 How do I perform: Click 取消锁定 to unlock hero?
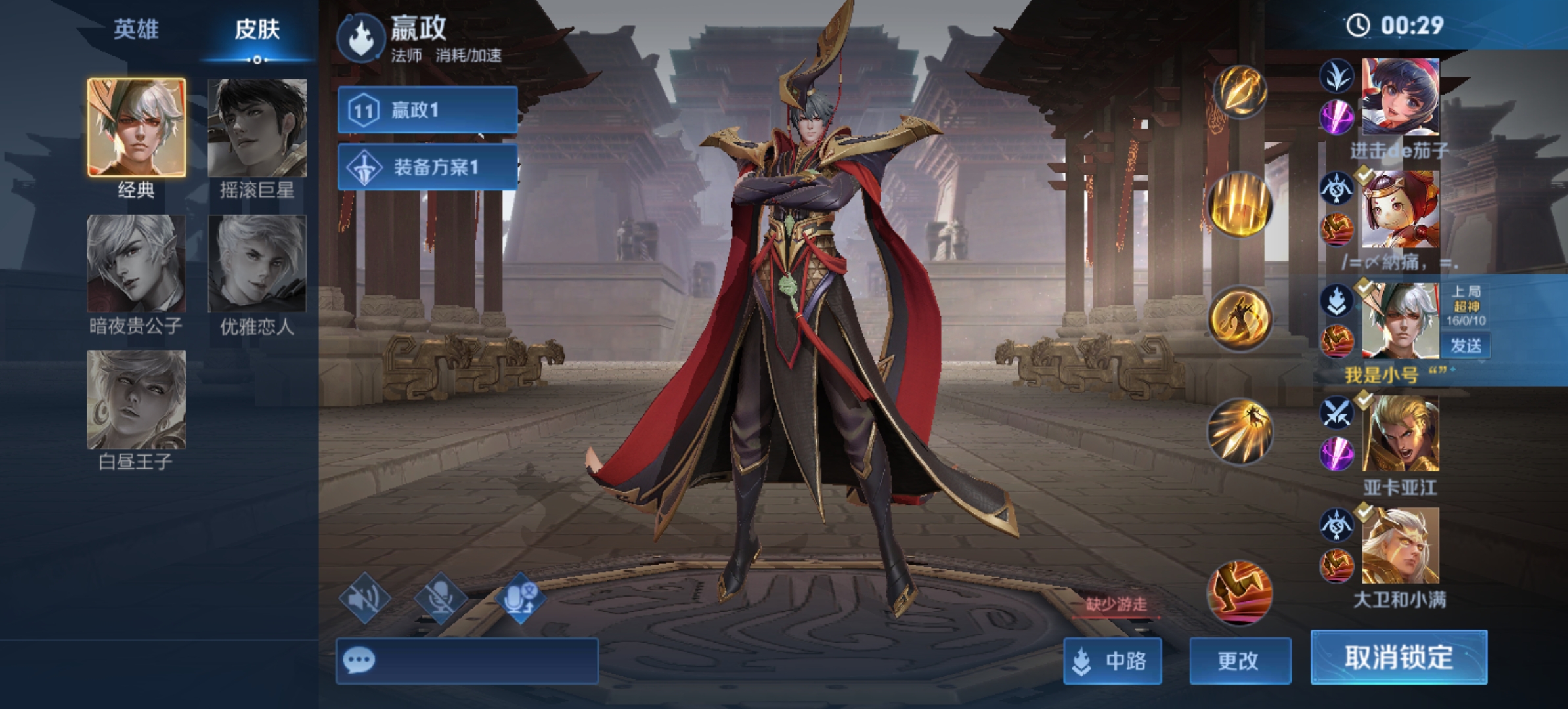coord(1399,657)
